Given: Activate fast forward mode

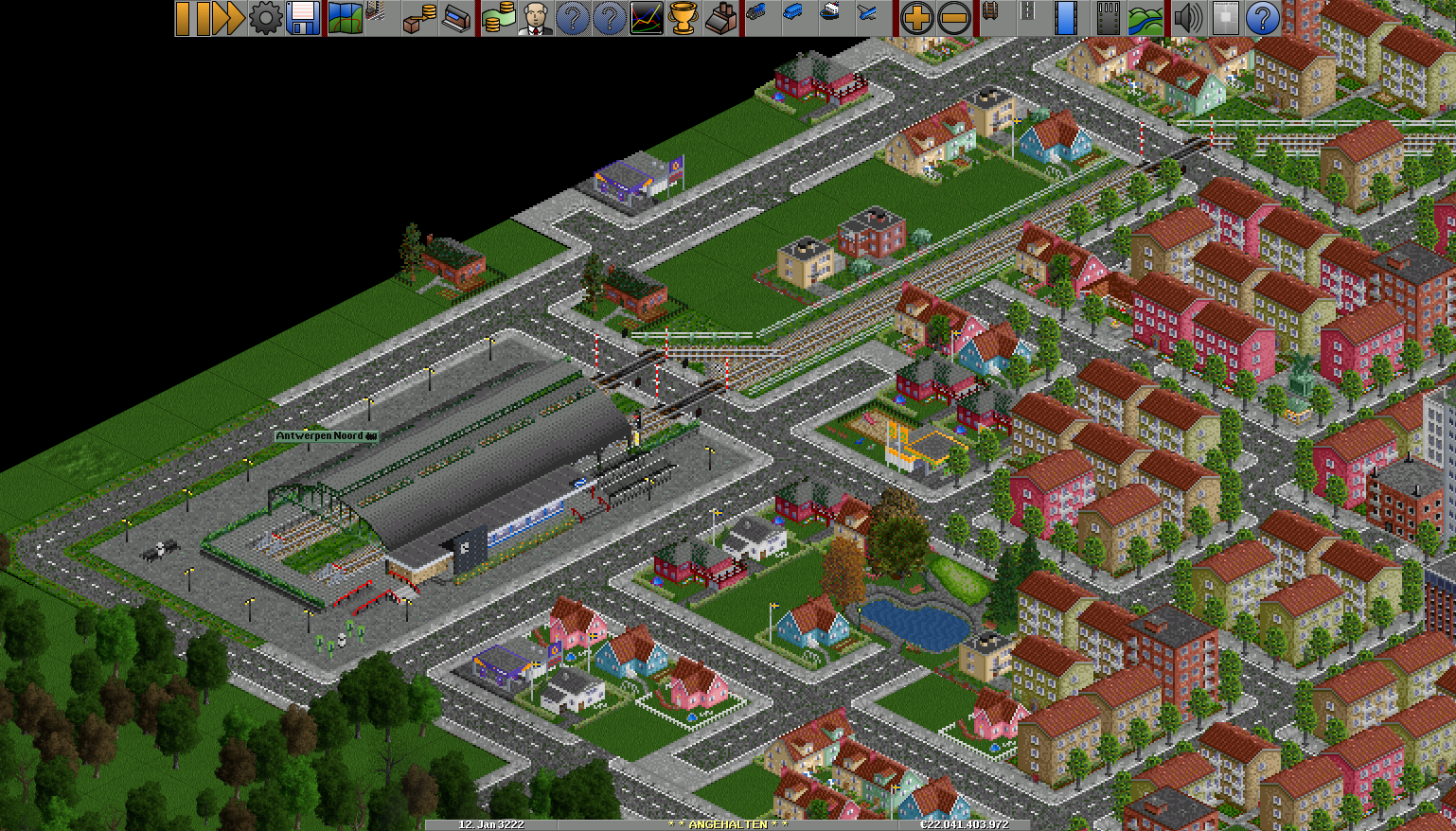Looking at the screenshot, I should click(x=228, y=18).
